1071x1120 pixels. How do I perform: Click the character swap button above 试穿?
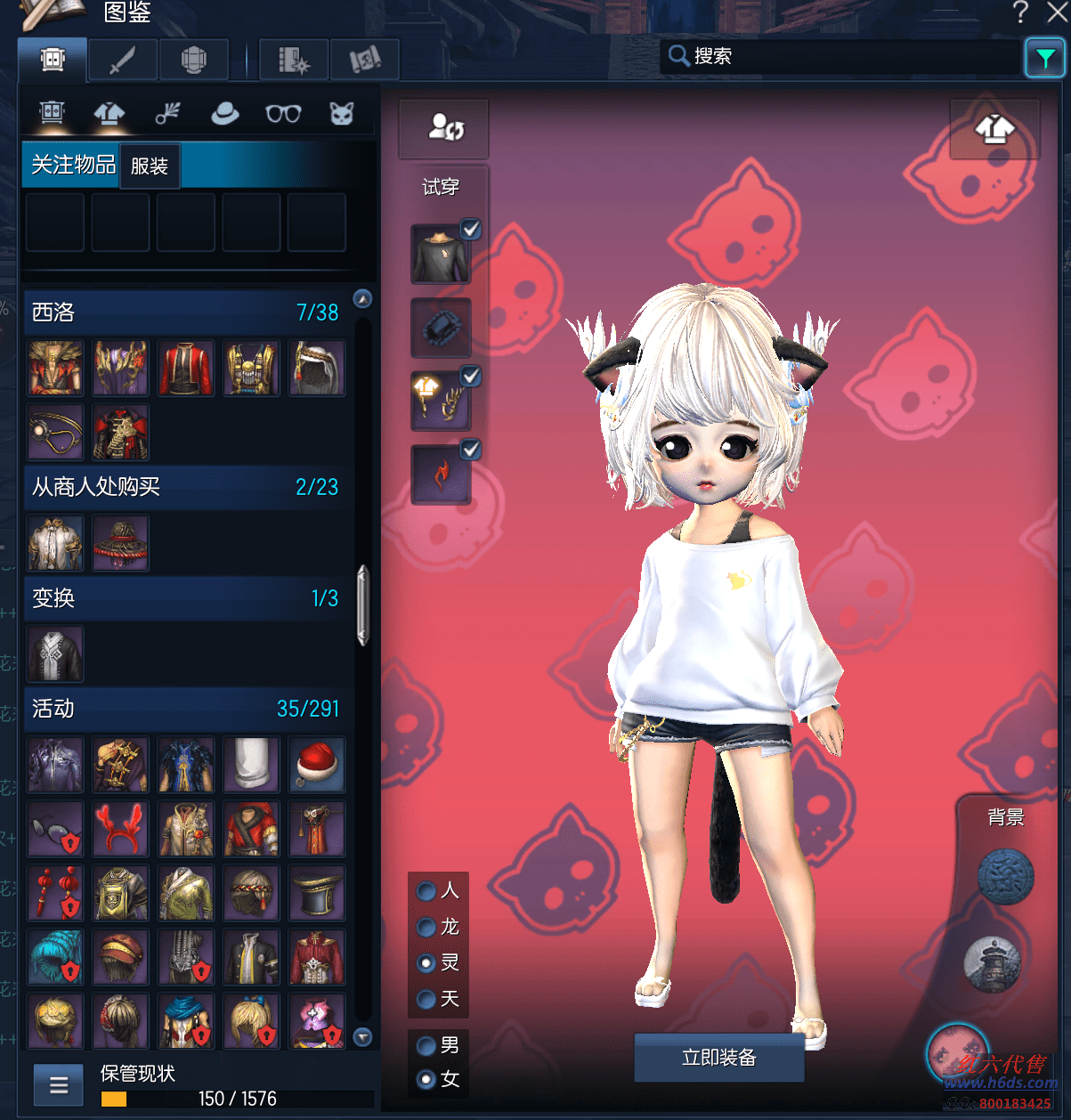coord(443,128)
